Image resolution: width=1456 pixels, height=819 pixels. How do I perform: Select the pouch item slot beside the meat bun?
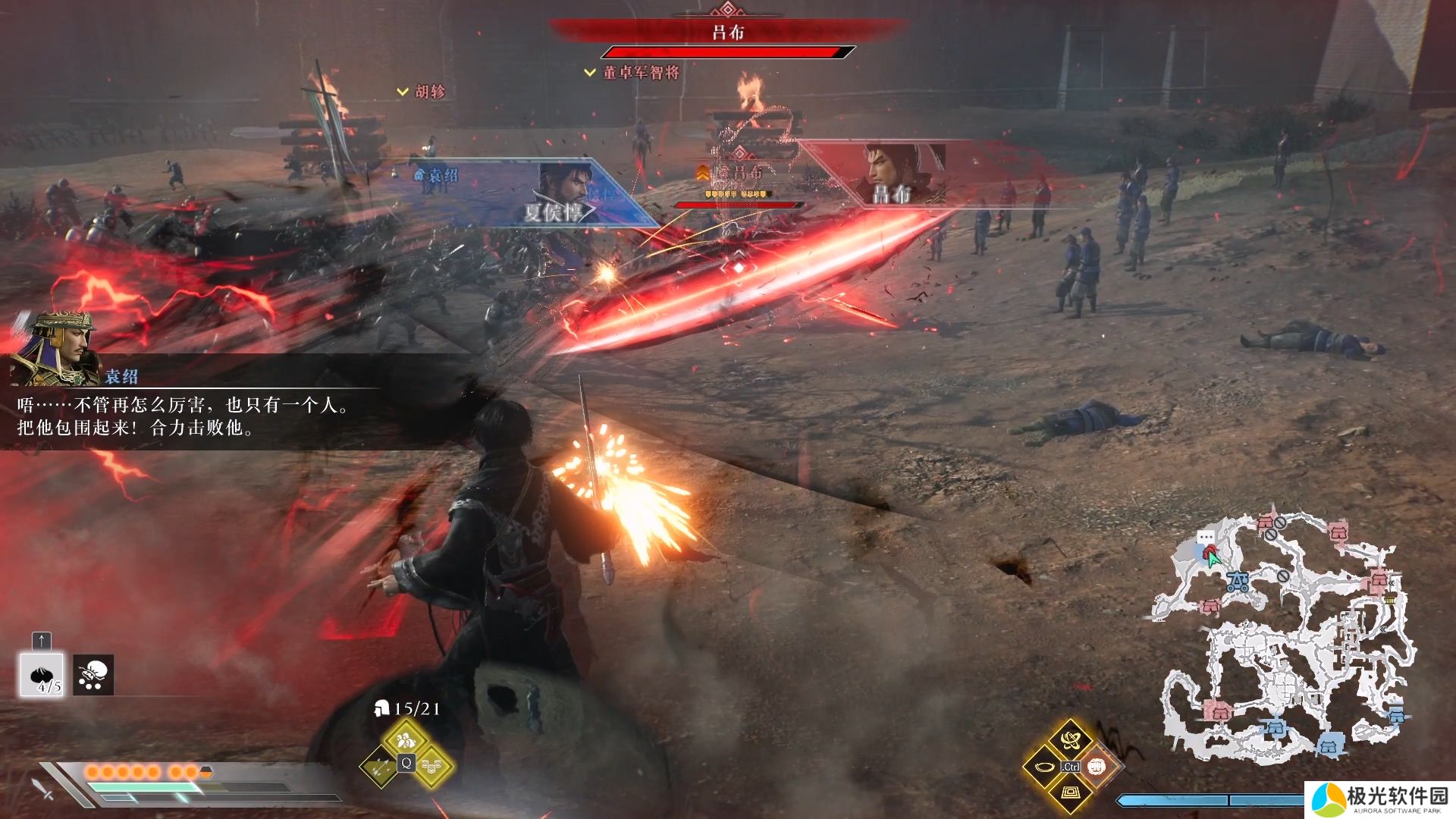pyautogui.click(x=93, y=674)
